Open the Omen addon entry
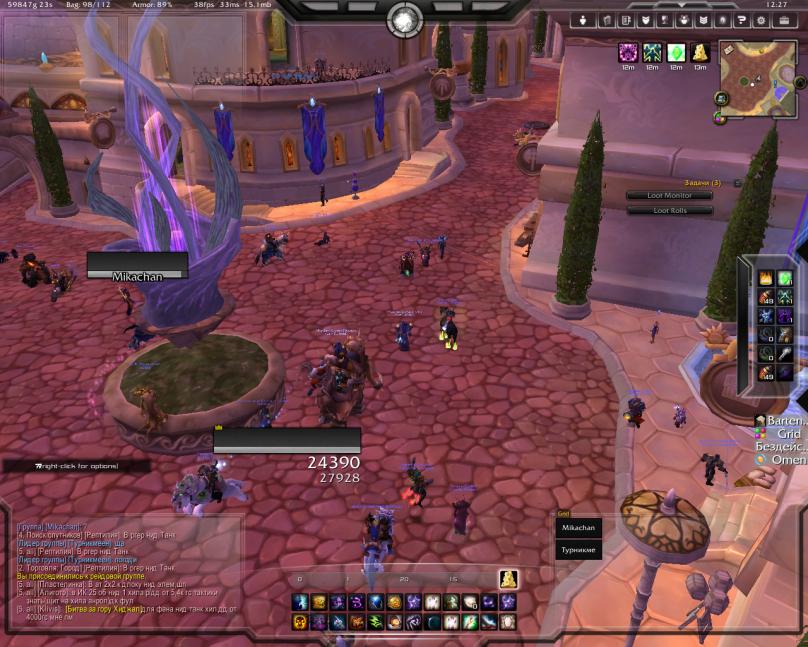Image resolution: width=808 pixels, height=647 pixels. tap(783, 460)
